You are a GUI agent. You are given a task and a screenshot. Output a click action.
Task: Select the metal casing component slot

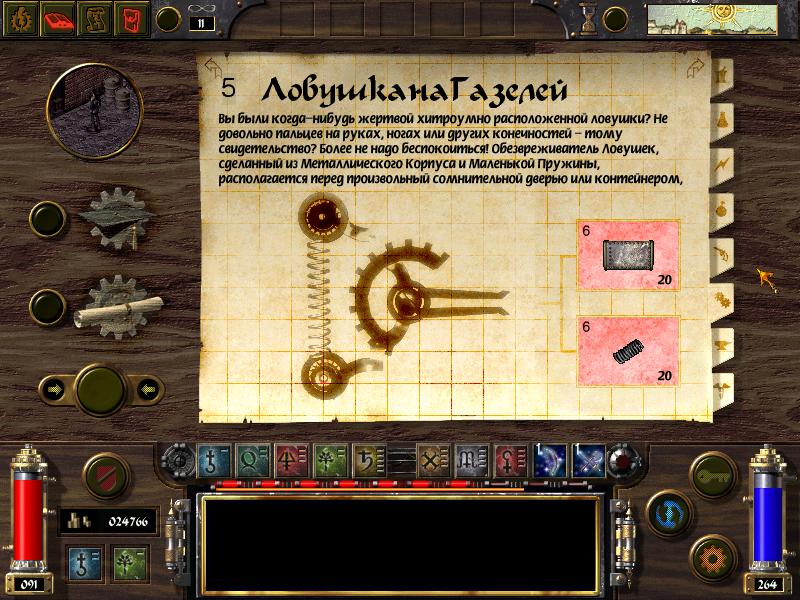(628, 254)
